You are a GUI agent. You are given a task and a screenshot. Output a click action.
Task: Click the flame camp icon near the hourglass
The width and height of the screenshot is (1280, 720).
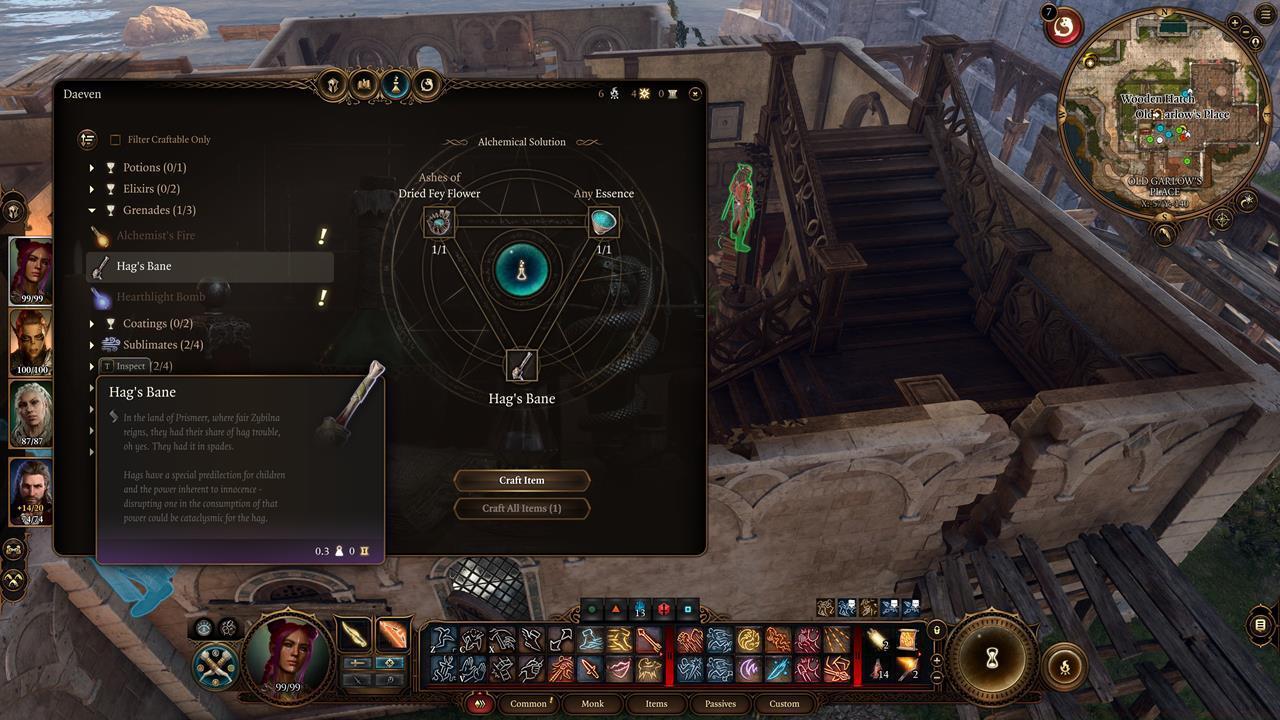pyautogui.click(x=1063, y=666)
